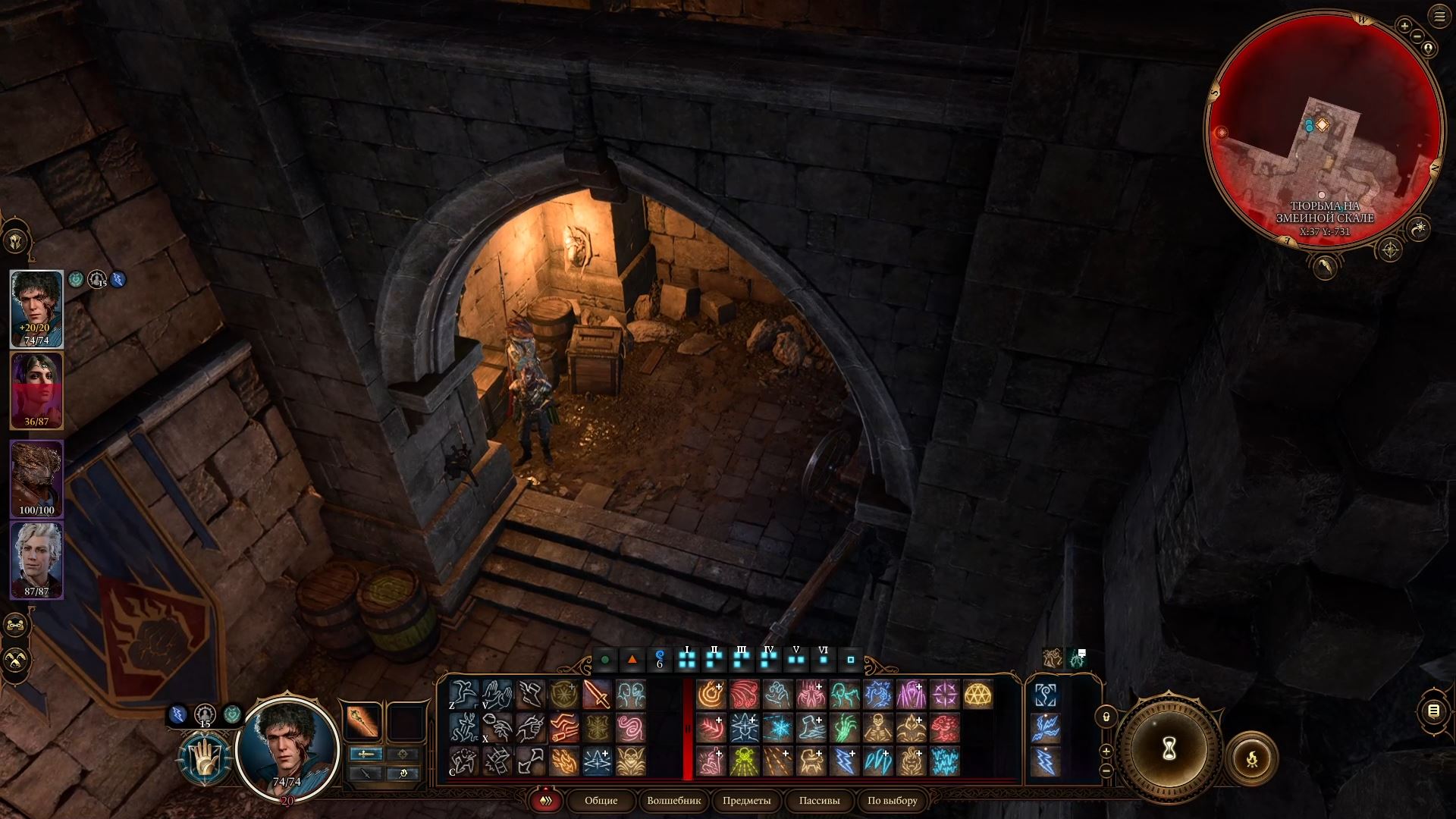The height and width of the screenshot is (819, 1456).
Task: Click the hourglass end turn button
Action: click(1169, 749)
